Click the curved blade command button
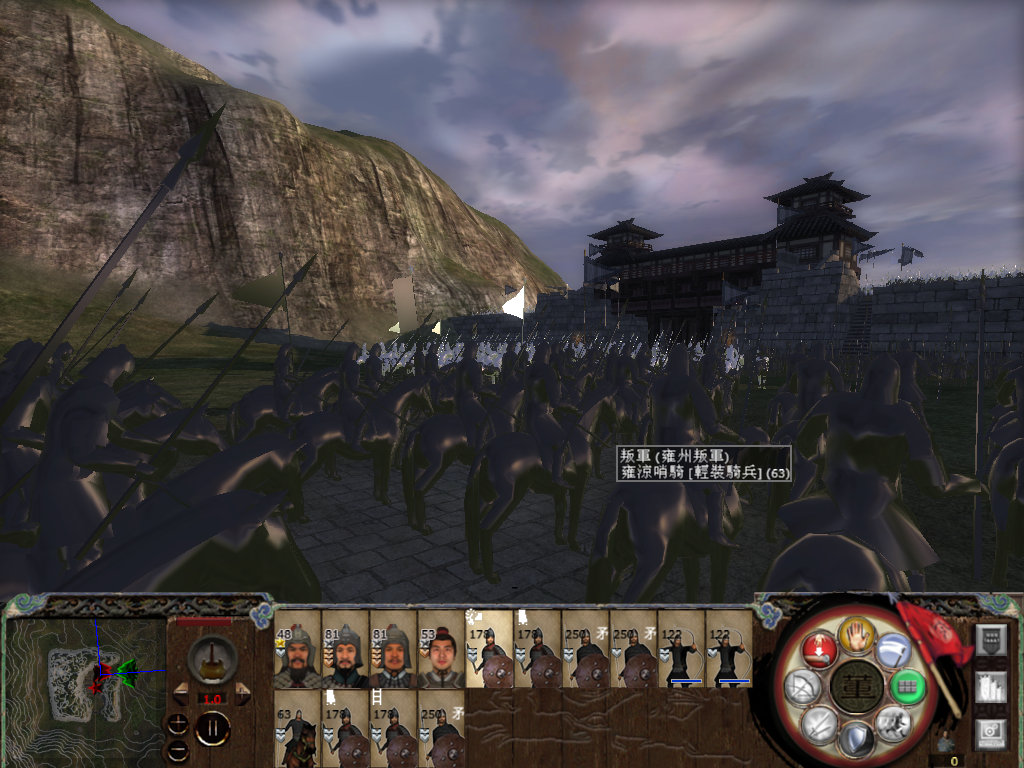Image resolution: width=1024 pixels, height=768 pixels. pos(892,650)
